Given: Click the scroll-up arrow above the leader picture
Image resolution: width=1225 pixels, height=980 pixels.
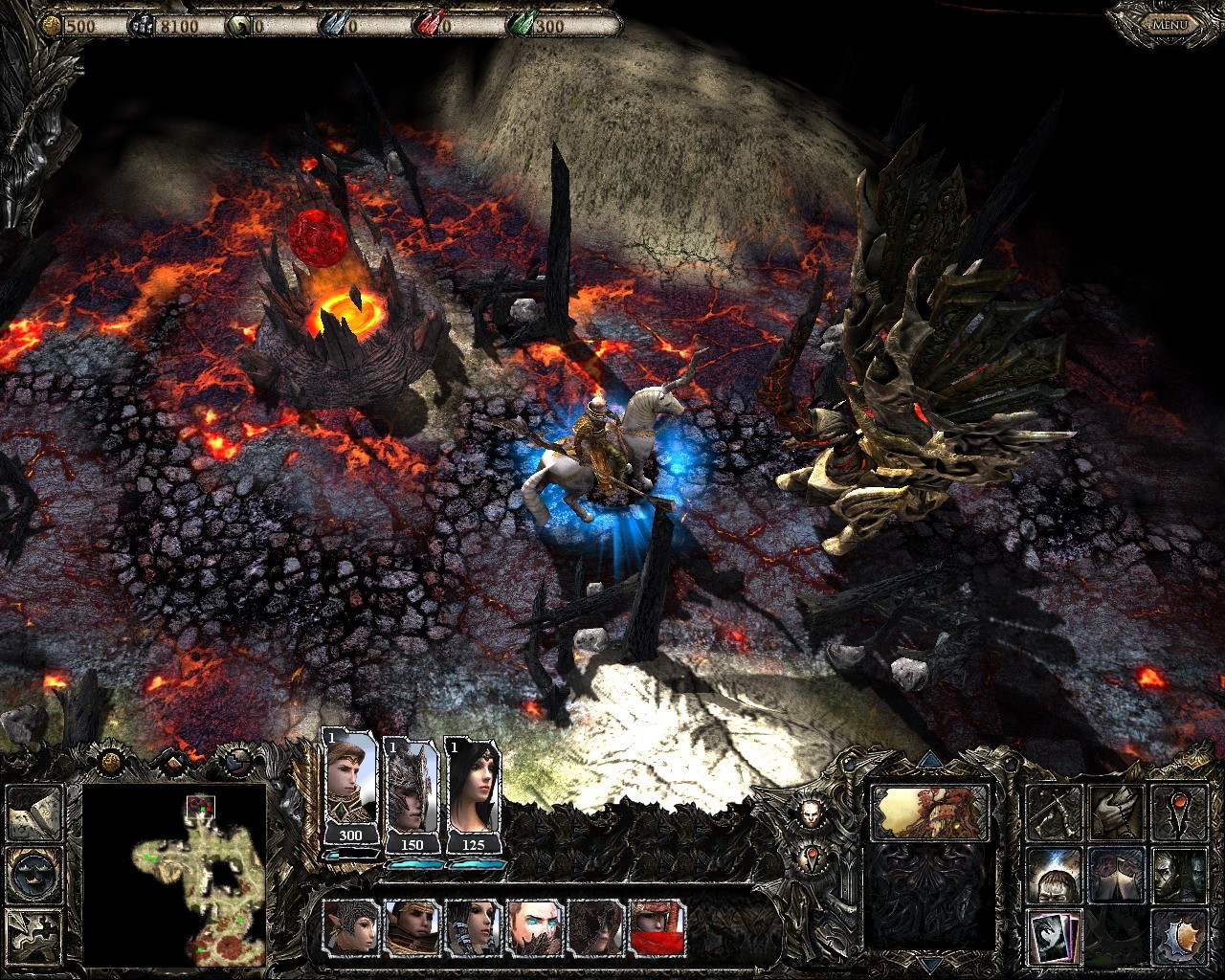Looking at the screenshot, I should click(927, 762).
